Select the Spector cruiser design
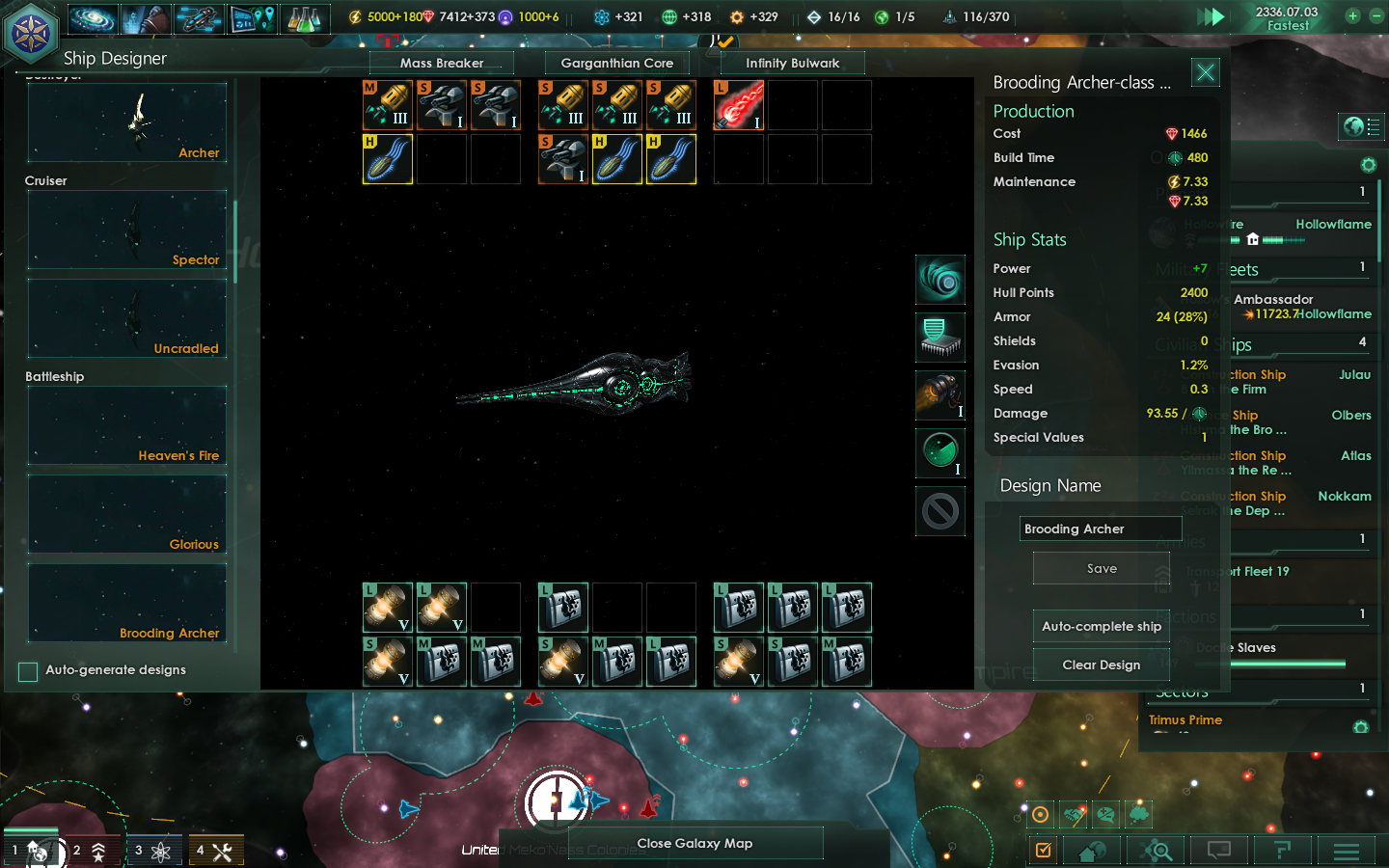This screenshot has width=1389, height=868. pyautogui.click(x=127, y=230)
